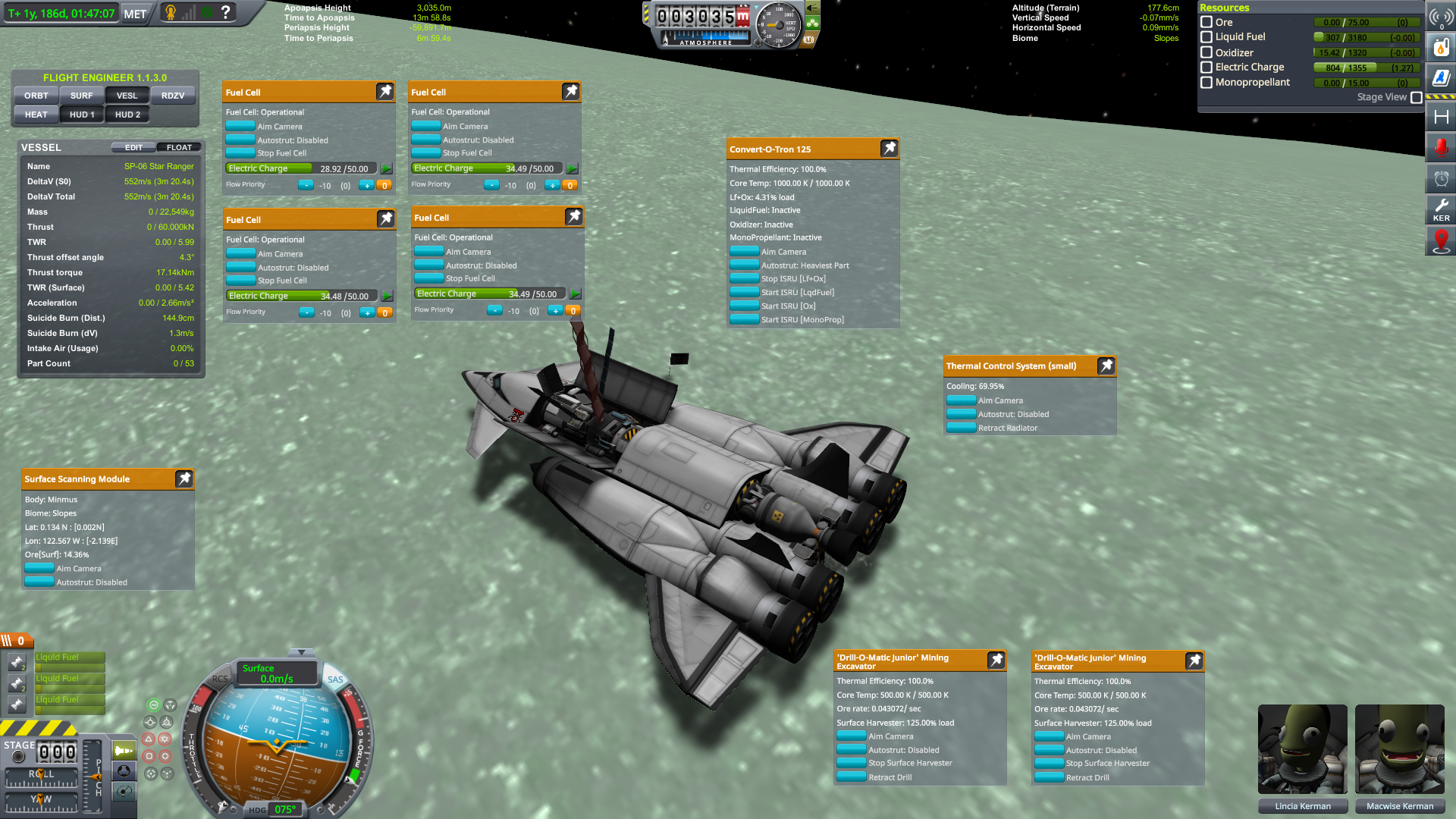
Task: Pin the Surface Scanning Module window
Action: [x=184, y=479]
